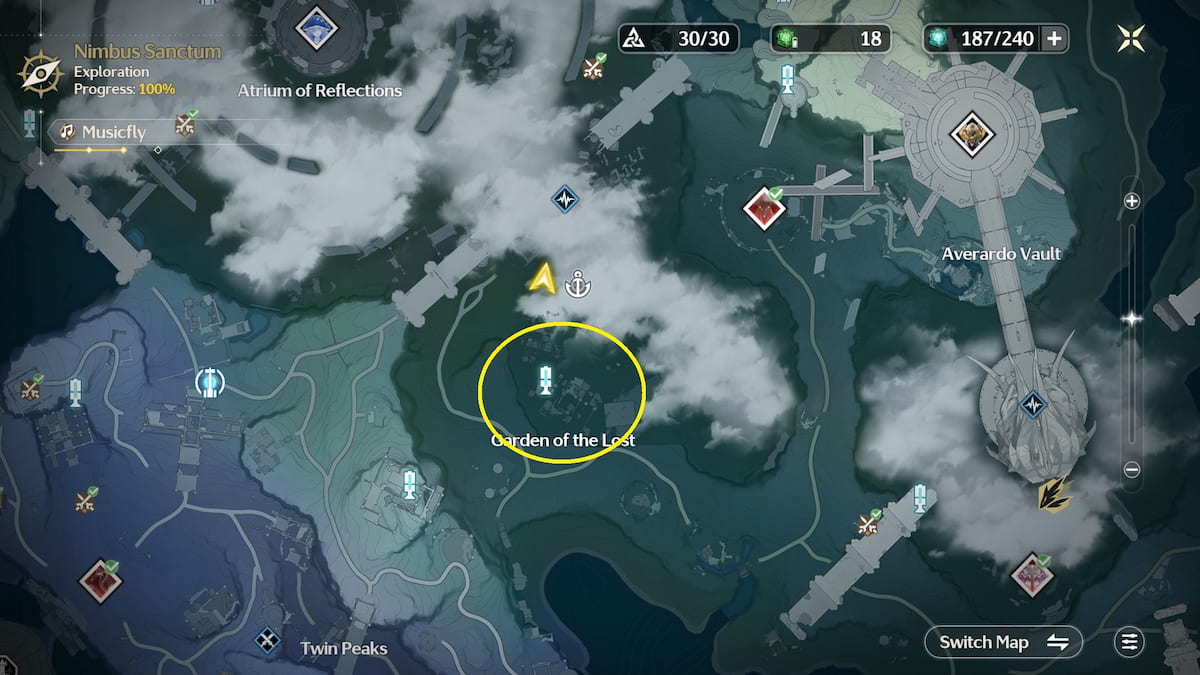Screen dimensions: 1200x675
Task: Click the anchor marker beside the player arrow
Action: click(577, 285)
